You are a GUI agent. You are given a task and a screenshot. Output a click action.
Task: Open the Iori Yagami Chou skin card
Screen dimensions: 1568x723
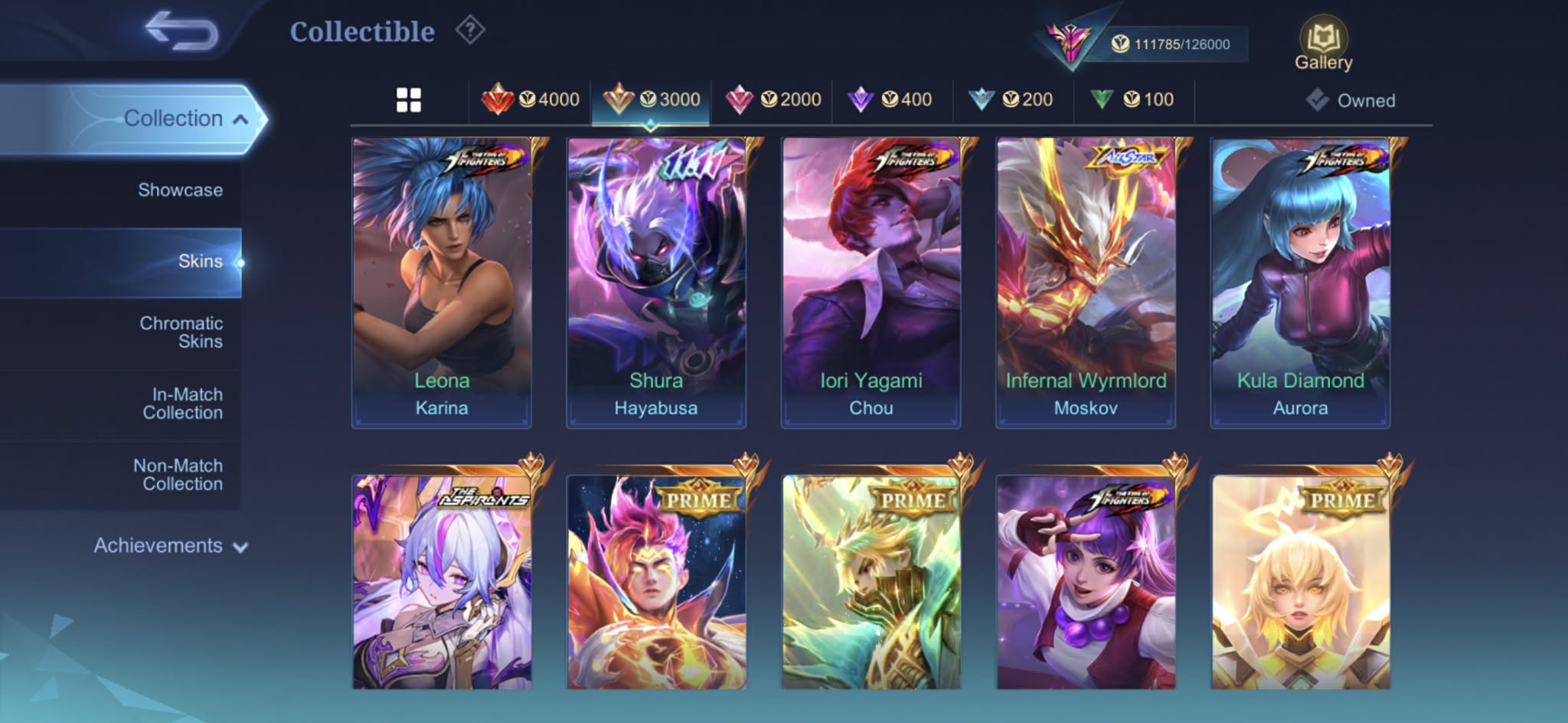pyautogui.click(x=871, y=282)
